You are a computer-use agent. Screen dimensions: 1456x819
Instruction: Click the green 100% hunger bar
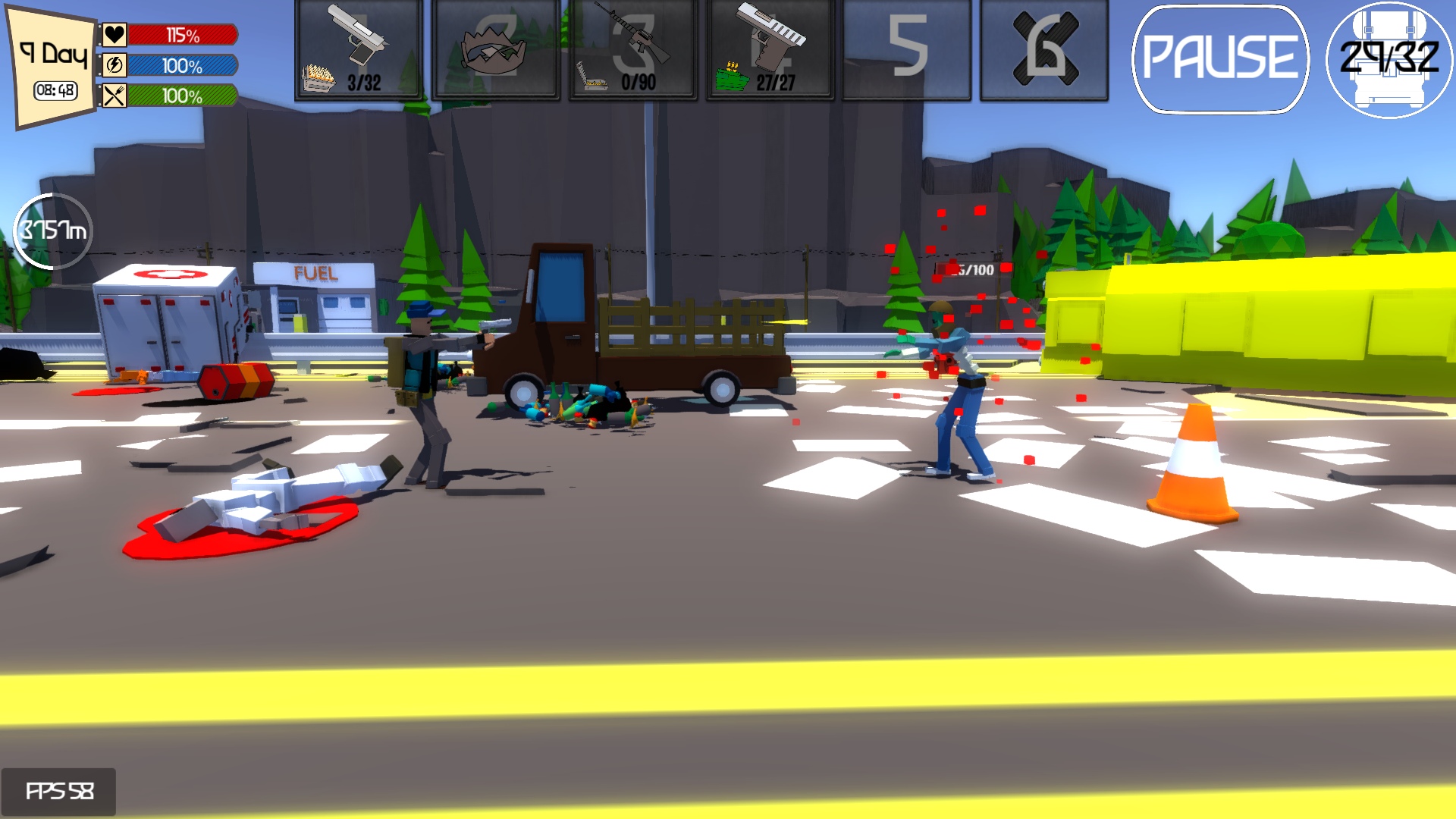pyautogui.click(x=182, y=97)
